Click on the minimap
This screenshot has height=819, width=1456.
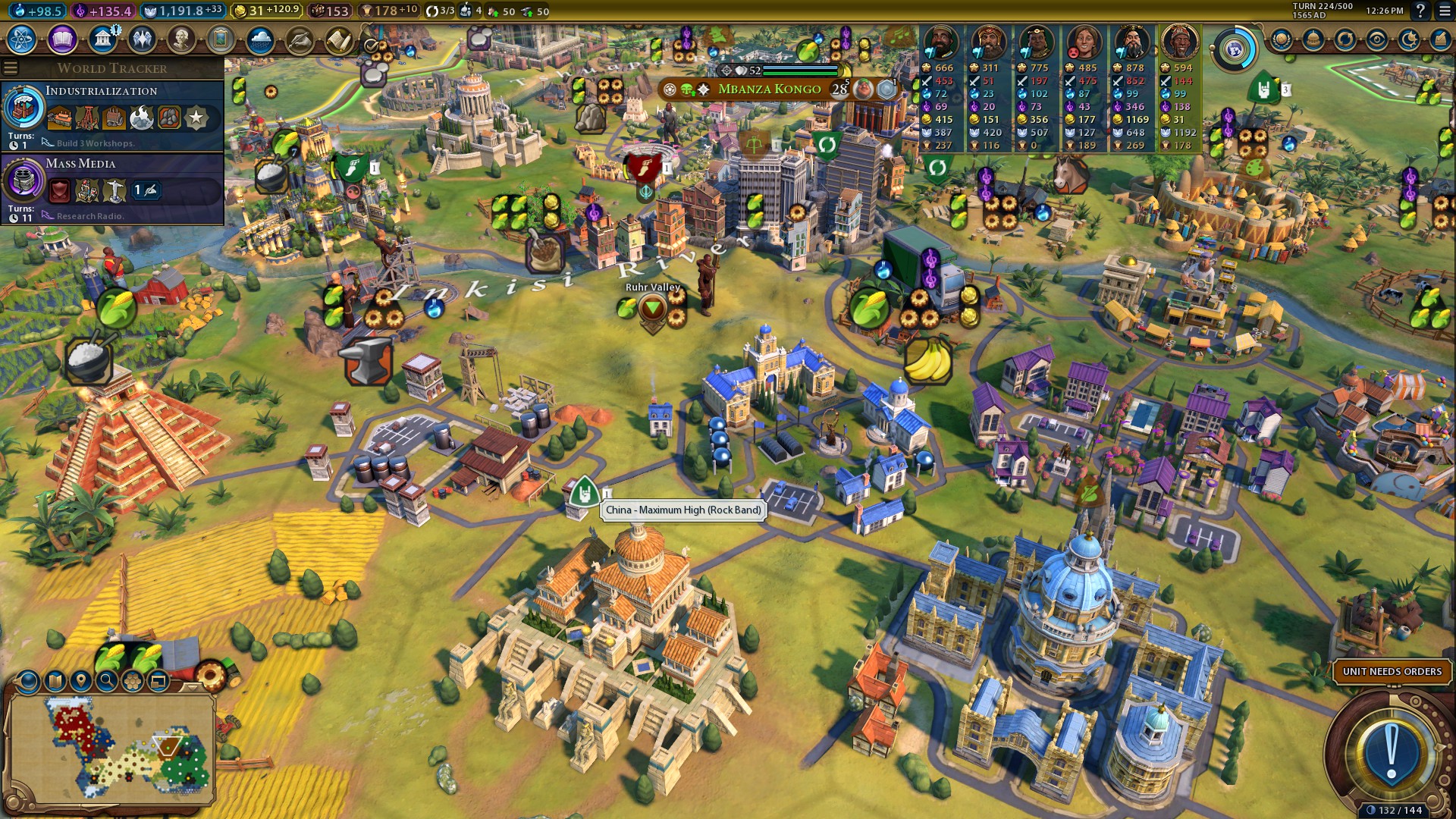pyautogui.click(x=114, y=747)
